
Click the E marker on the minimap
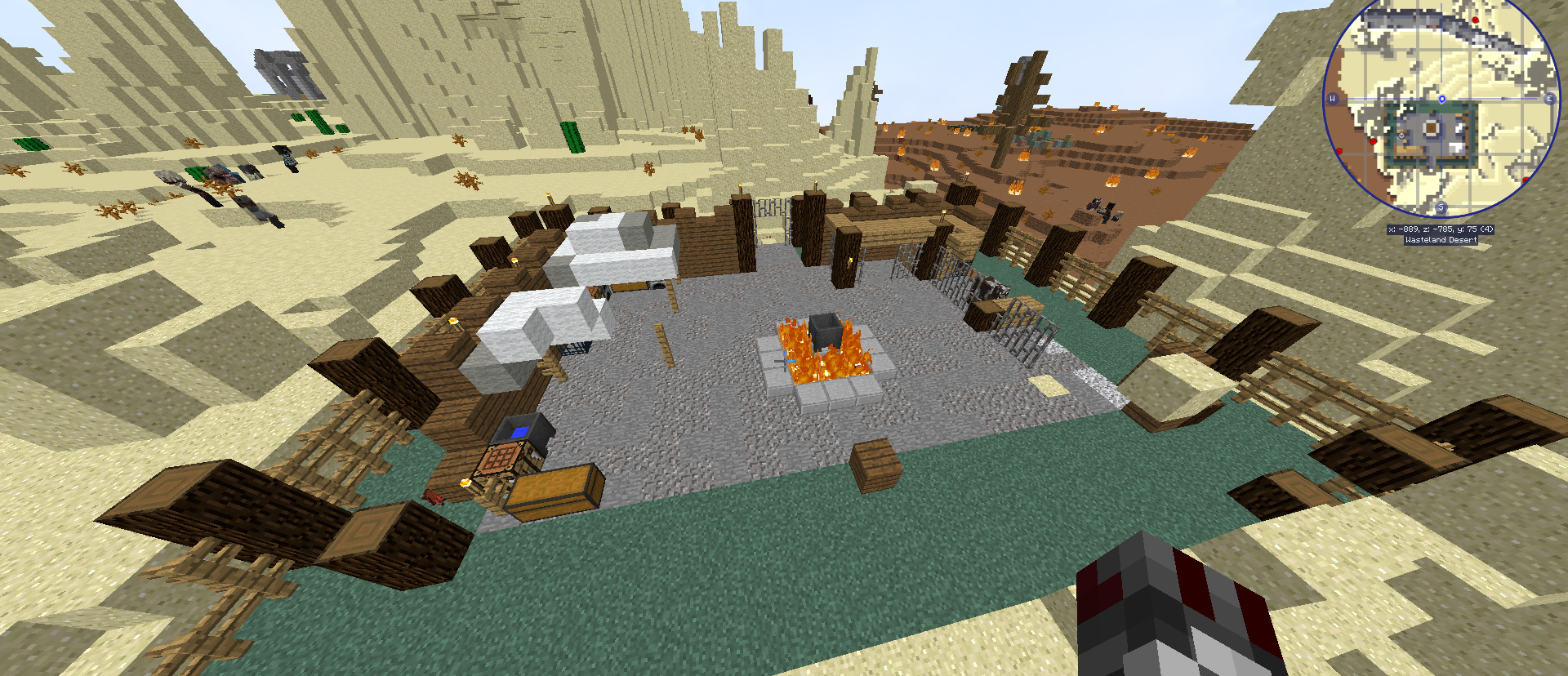point(1550,100)
